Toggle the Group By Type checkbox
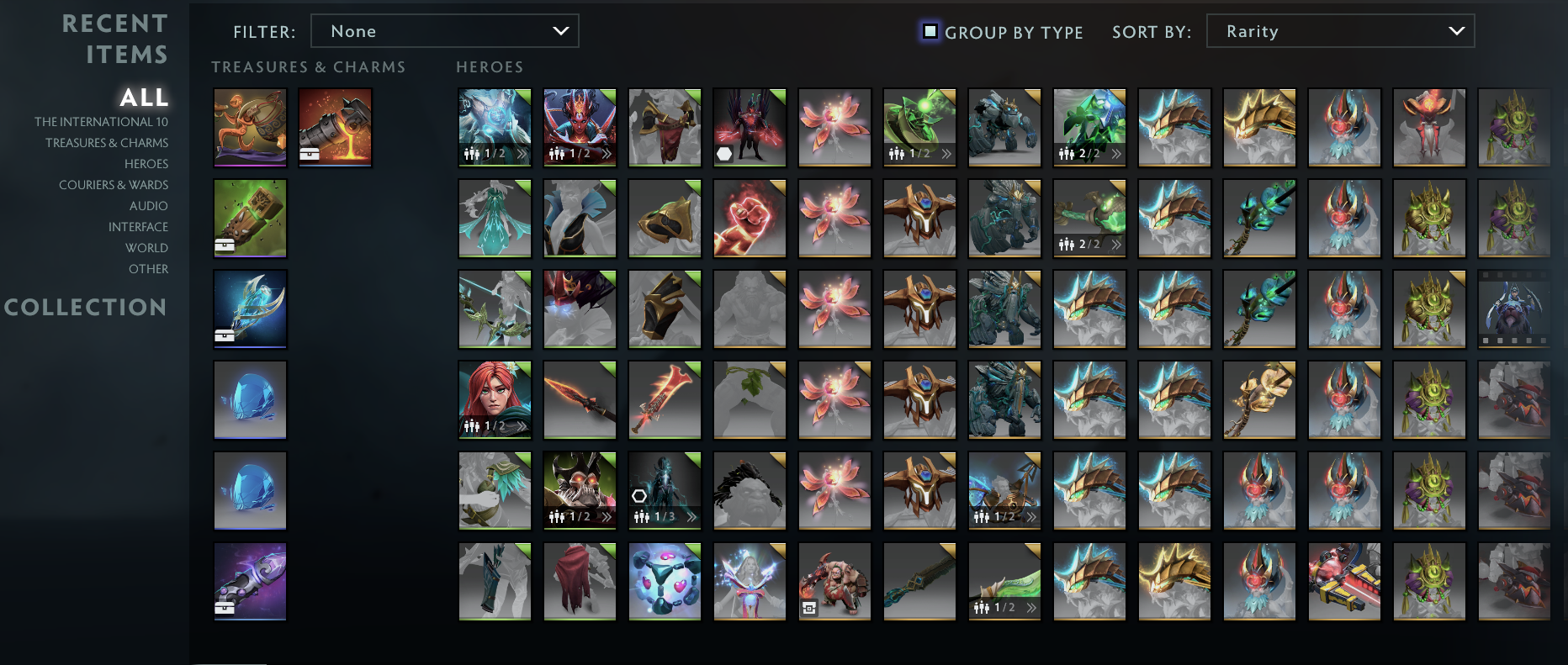This screenshot has width=1568, height=665. [x=929, y=30]
